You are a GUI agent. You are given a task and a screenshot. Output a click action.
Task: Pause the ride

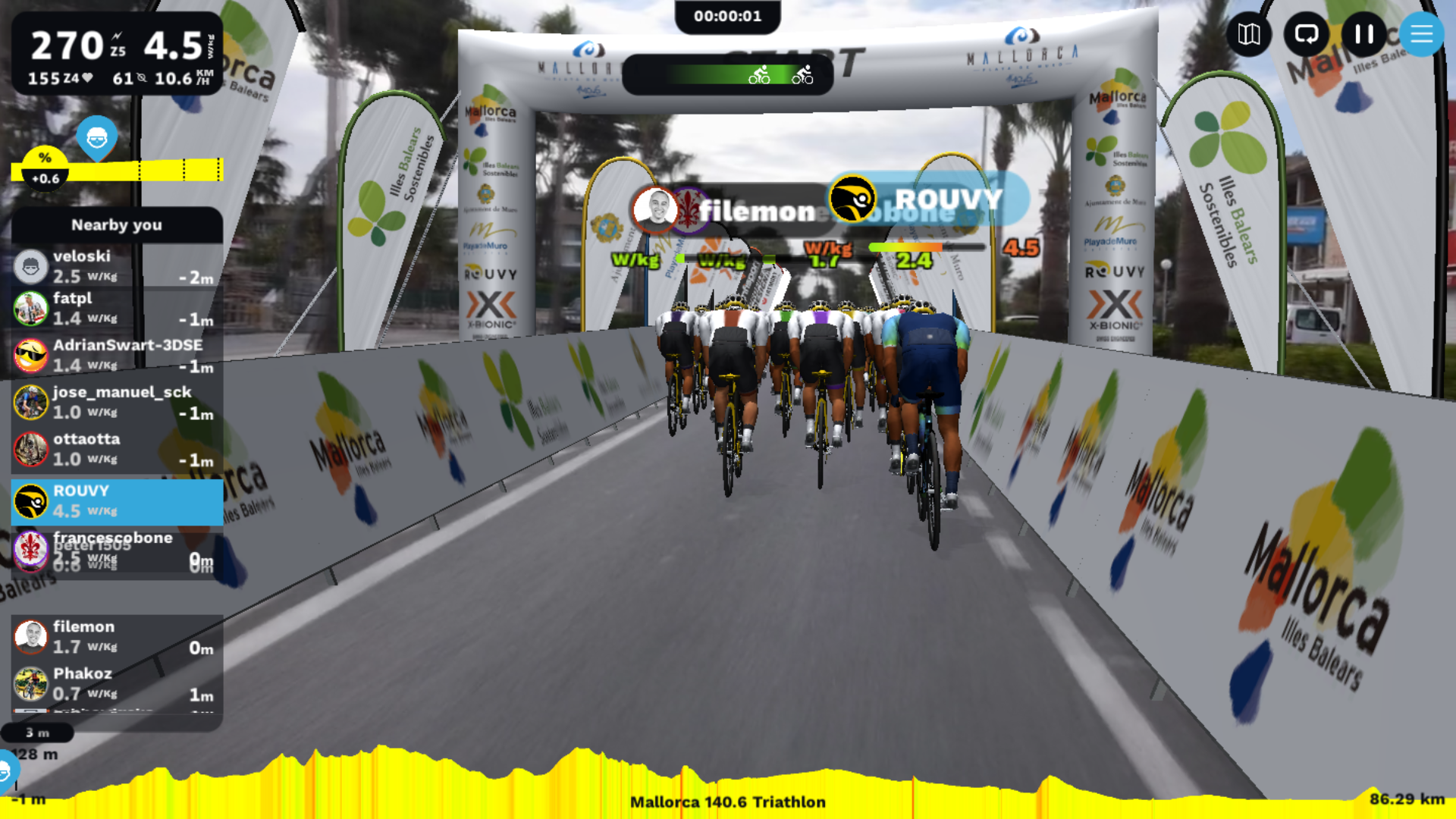click(1363, 34)
